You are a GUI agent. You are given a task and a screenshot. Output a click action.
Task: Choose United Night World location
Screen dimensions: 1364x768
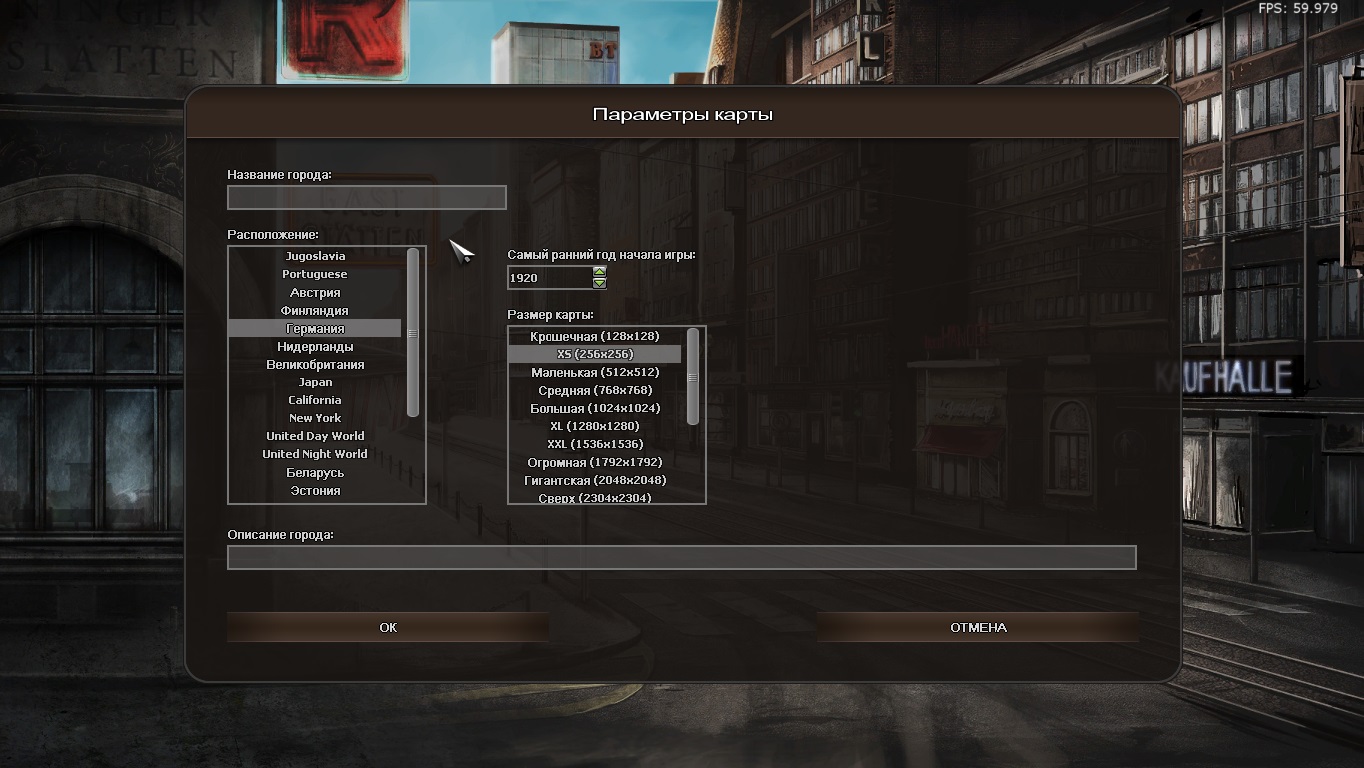(x=315, y=454)
